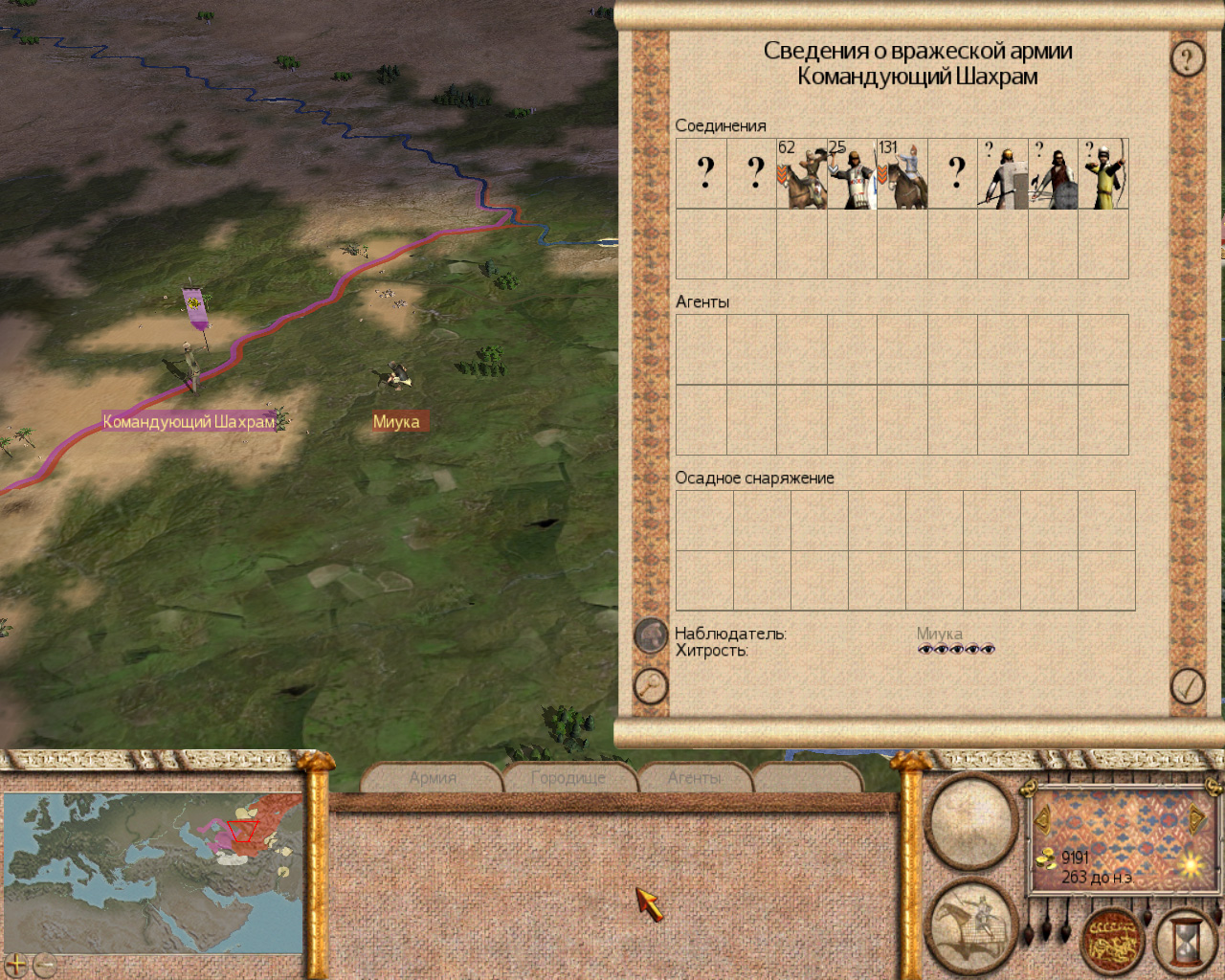Click the round faction icon beside Наблюдатель

tap(651, 635)
